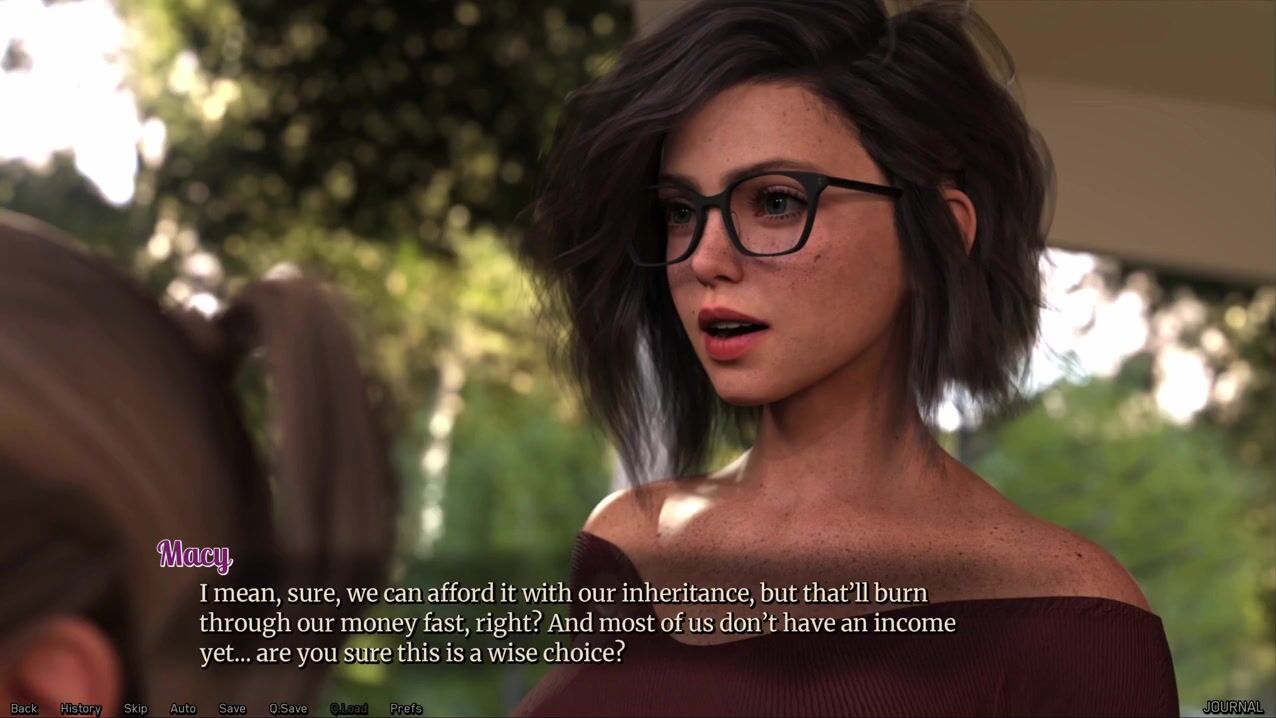This screenshot has width=1276, height=718.
Task: Quick load with Q.Load
Action: tap(349, 708)
